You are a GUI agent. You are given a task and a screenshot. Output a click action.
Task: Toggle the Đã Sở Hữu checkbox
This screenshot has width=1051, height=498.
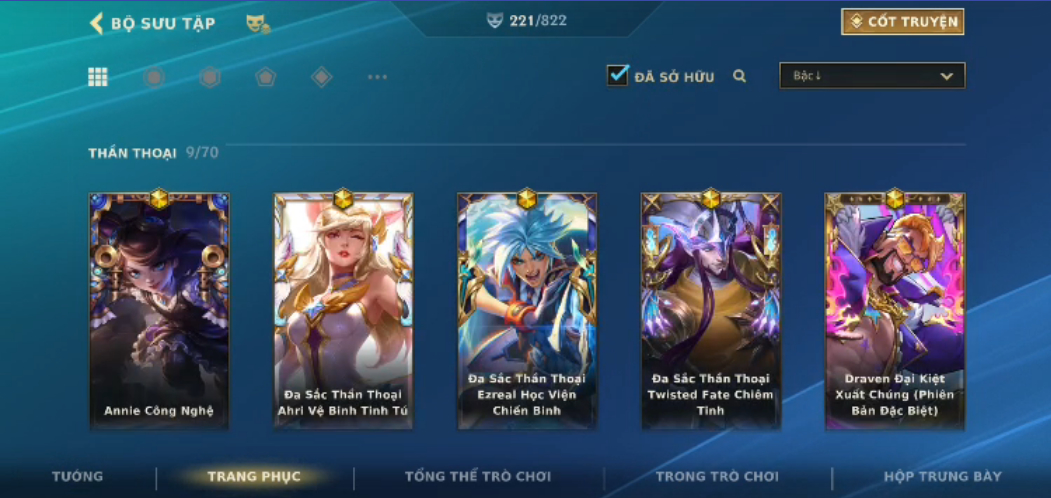(x=618, y=75)
